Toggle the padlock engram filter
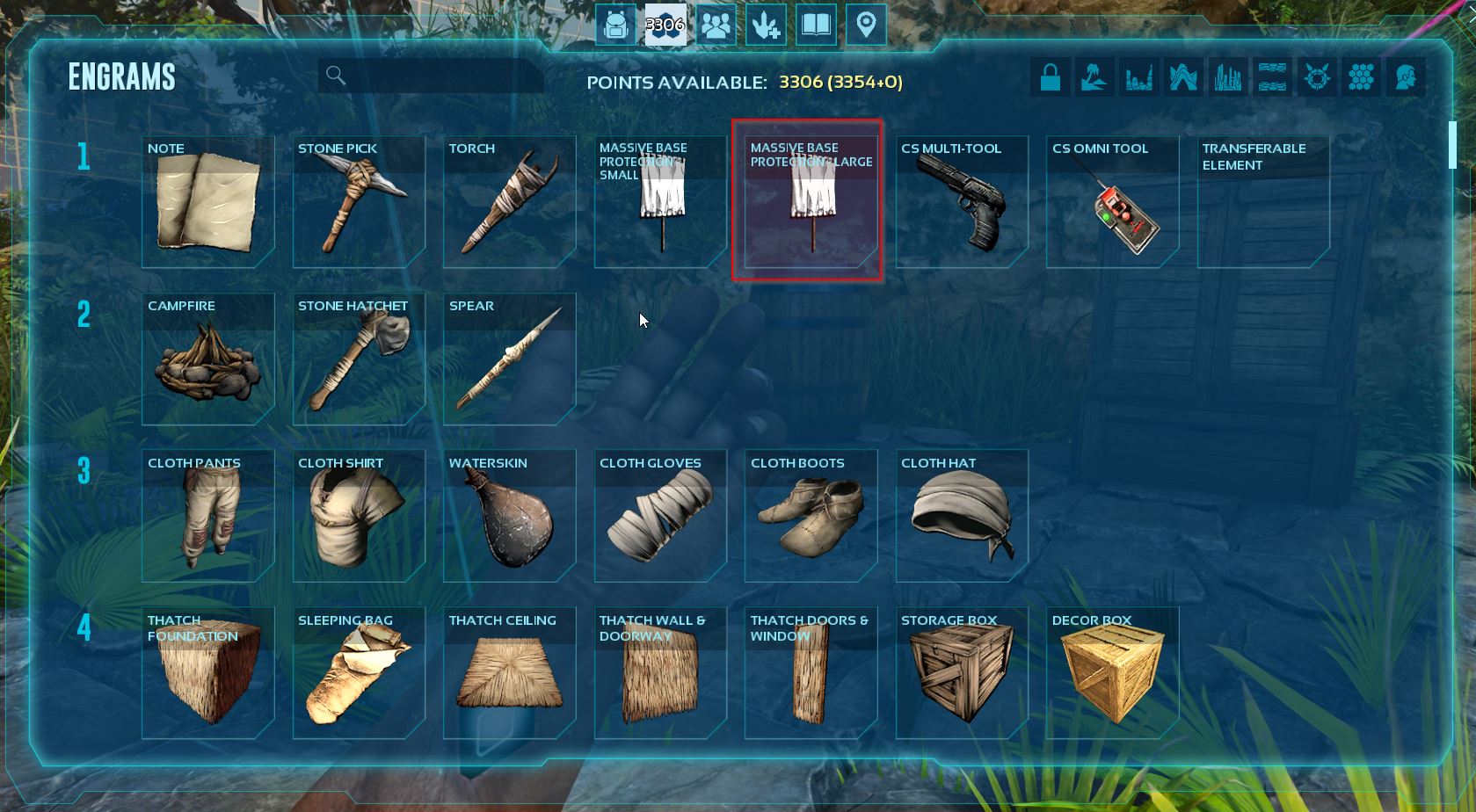The width and height of the screenshot is (1476, 812). click(1051, 77)
